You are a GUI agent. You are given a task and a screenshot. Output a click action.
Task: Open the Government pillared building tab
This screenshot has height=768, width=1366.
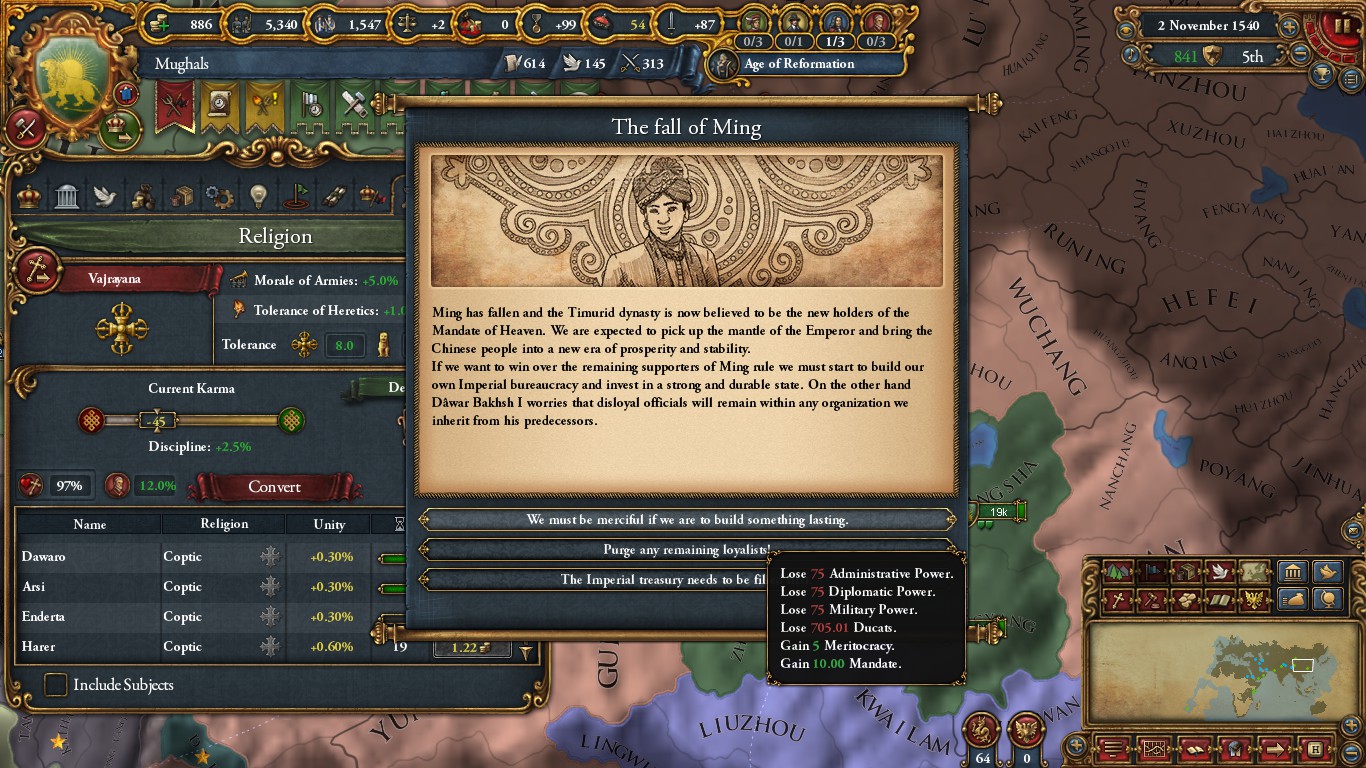[67, 195]
